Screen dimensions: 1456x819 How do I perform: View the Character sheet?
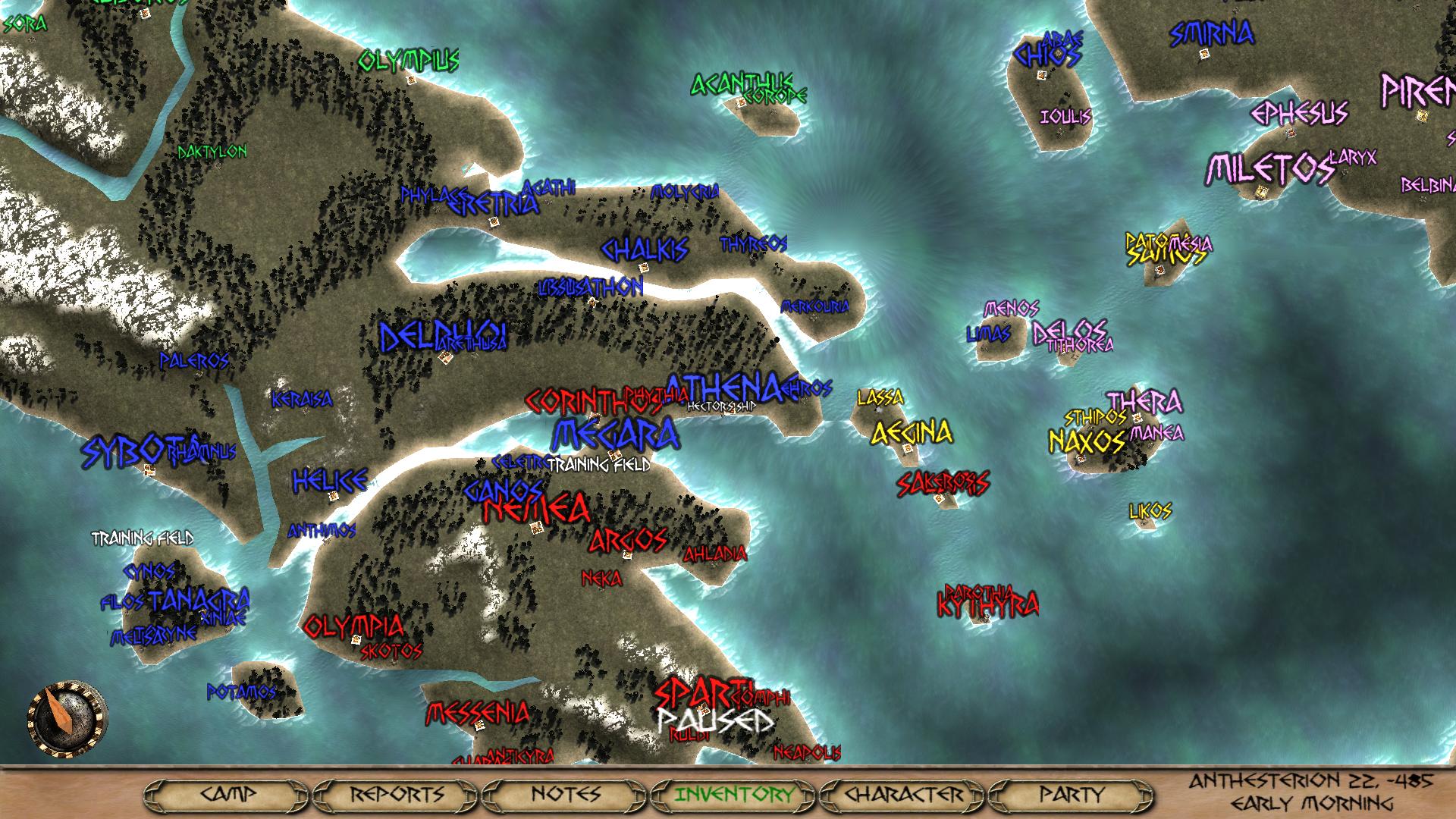pyautogui.click(x=903, y=795)
